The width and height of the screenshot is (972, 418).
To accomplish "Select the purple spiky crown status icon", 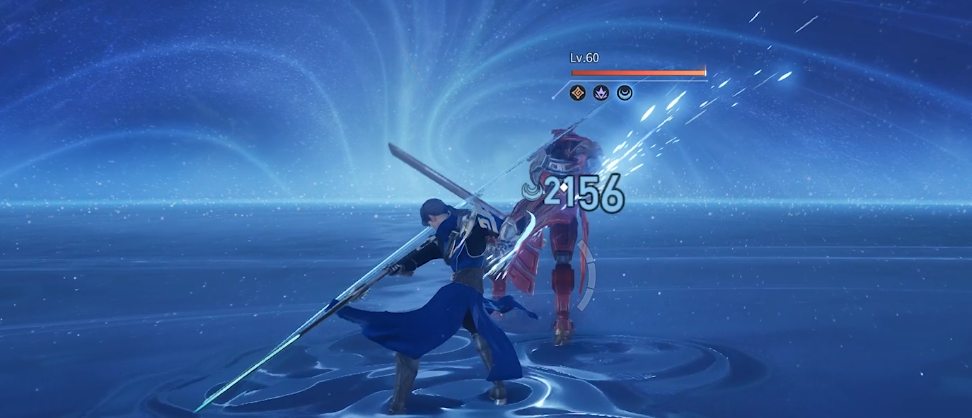I will (601, 93).
